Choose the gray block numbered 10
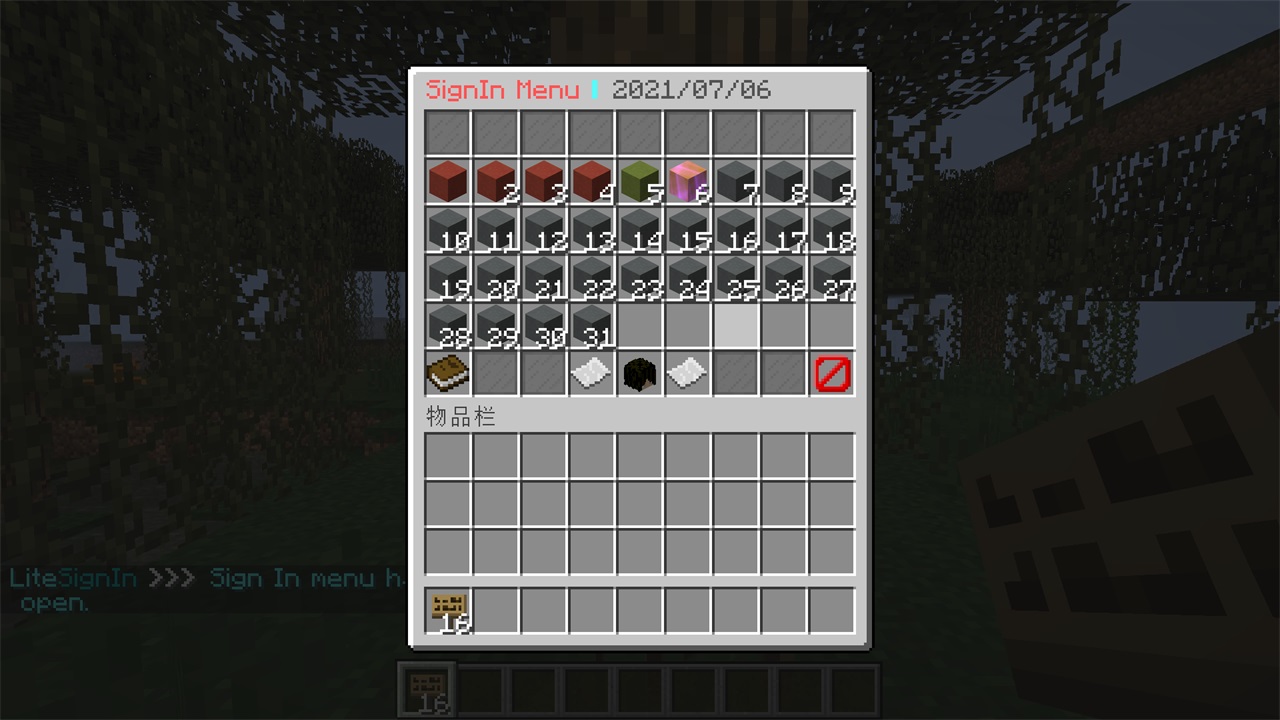Viewport: 1280px width, 720px height. [x=447, y=230]
